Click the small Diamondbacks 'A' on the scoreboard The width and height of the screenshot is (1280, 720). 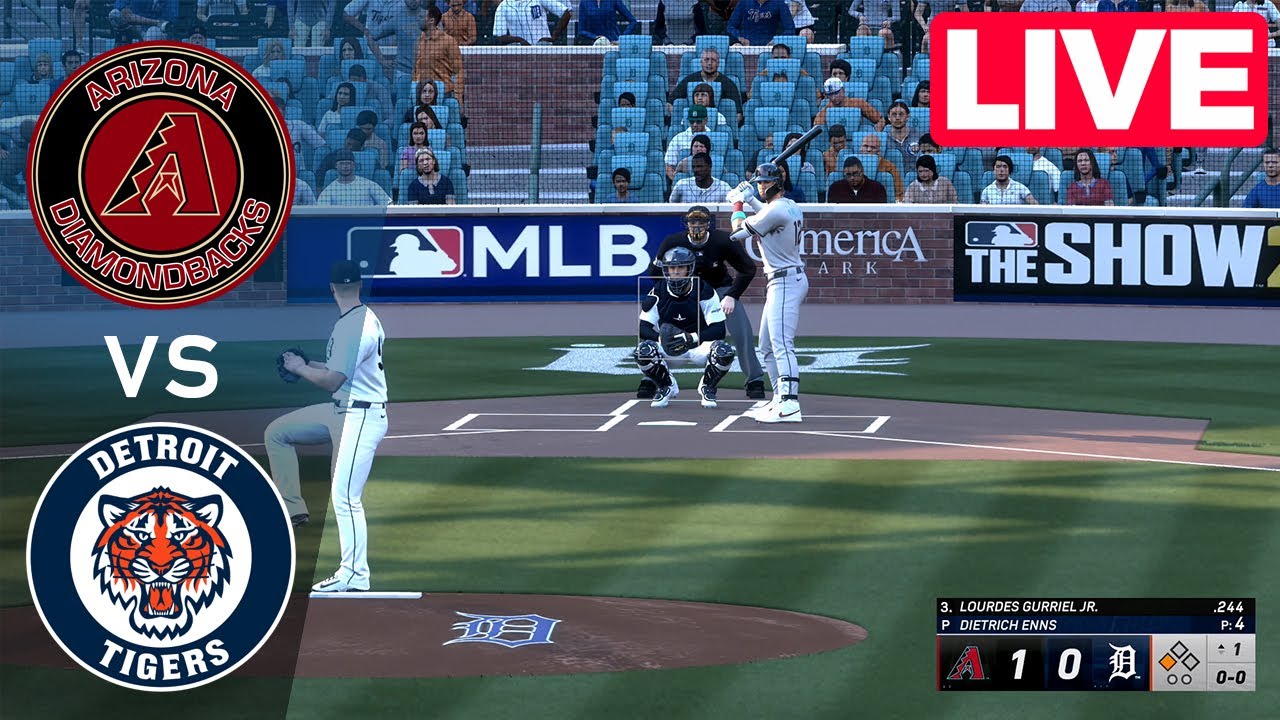pos(967,662)
